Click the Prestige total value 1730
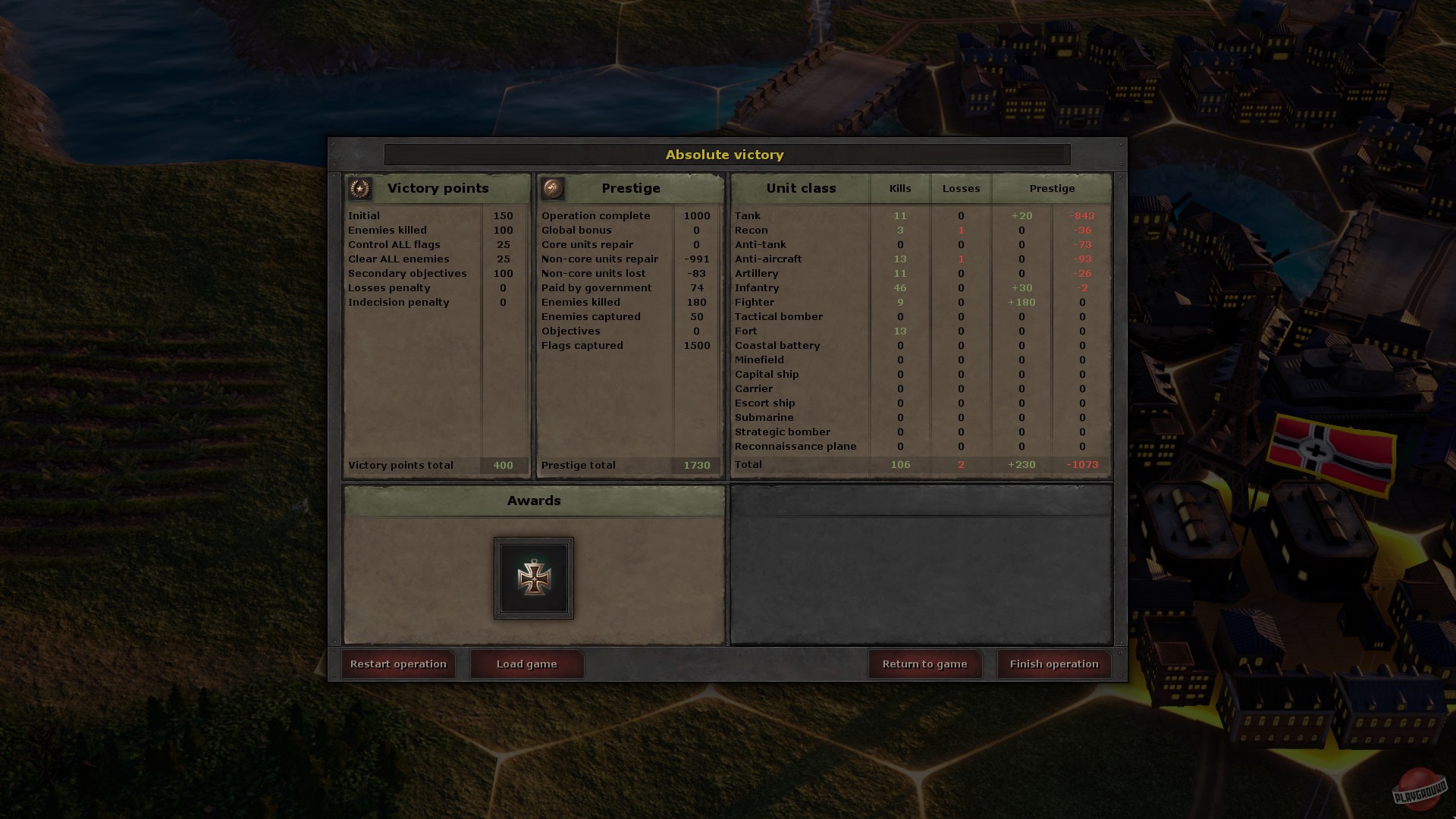Screen dimensions: 1456x819 698,465
